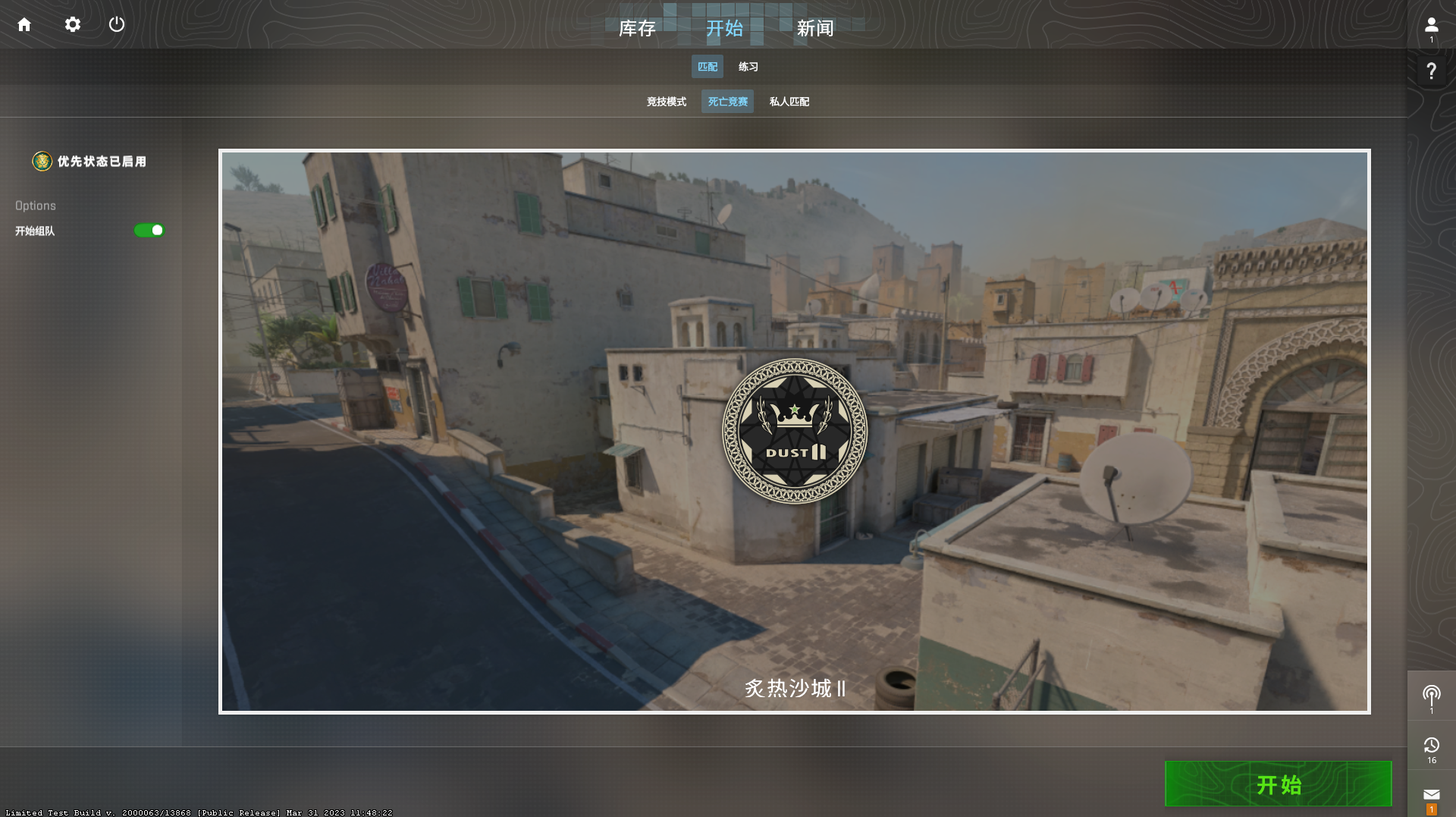The image size is (1456, 817).
Task: Click the version text at bottom left
Action: (x=196, y=812)
